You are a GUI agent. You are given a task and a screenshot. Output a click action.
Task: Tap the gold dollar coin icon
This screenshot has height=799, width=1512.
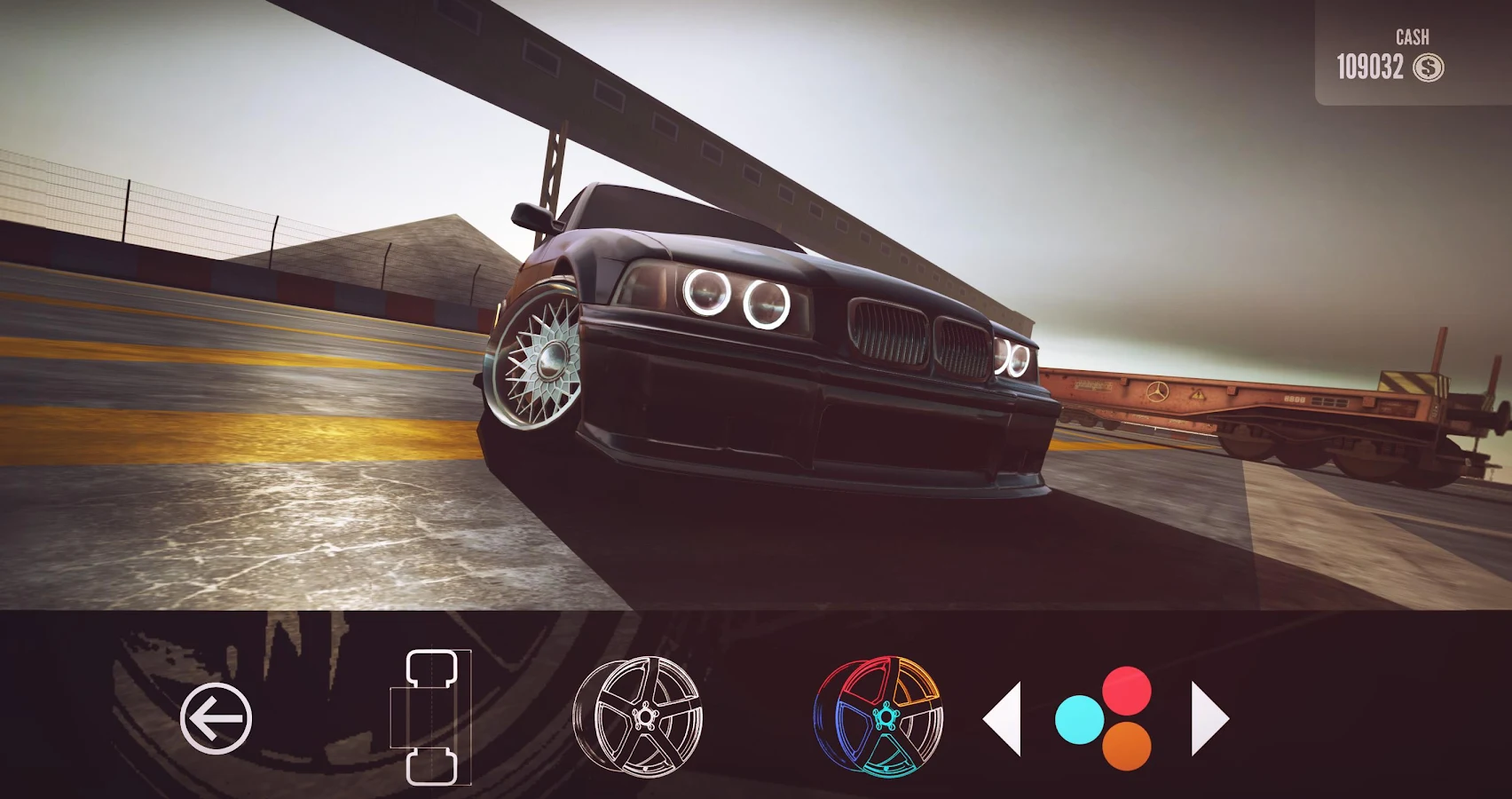coord(1429,65)
